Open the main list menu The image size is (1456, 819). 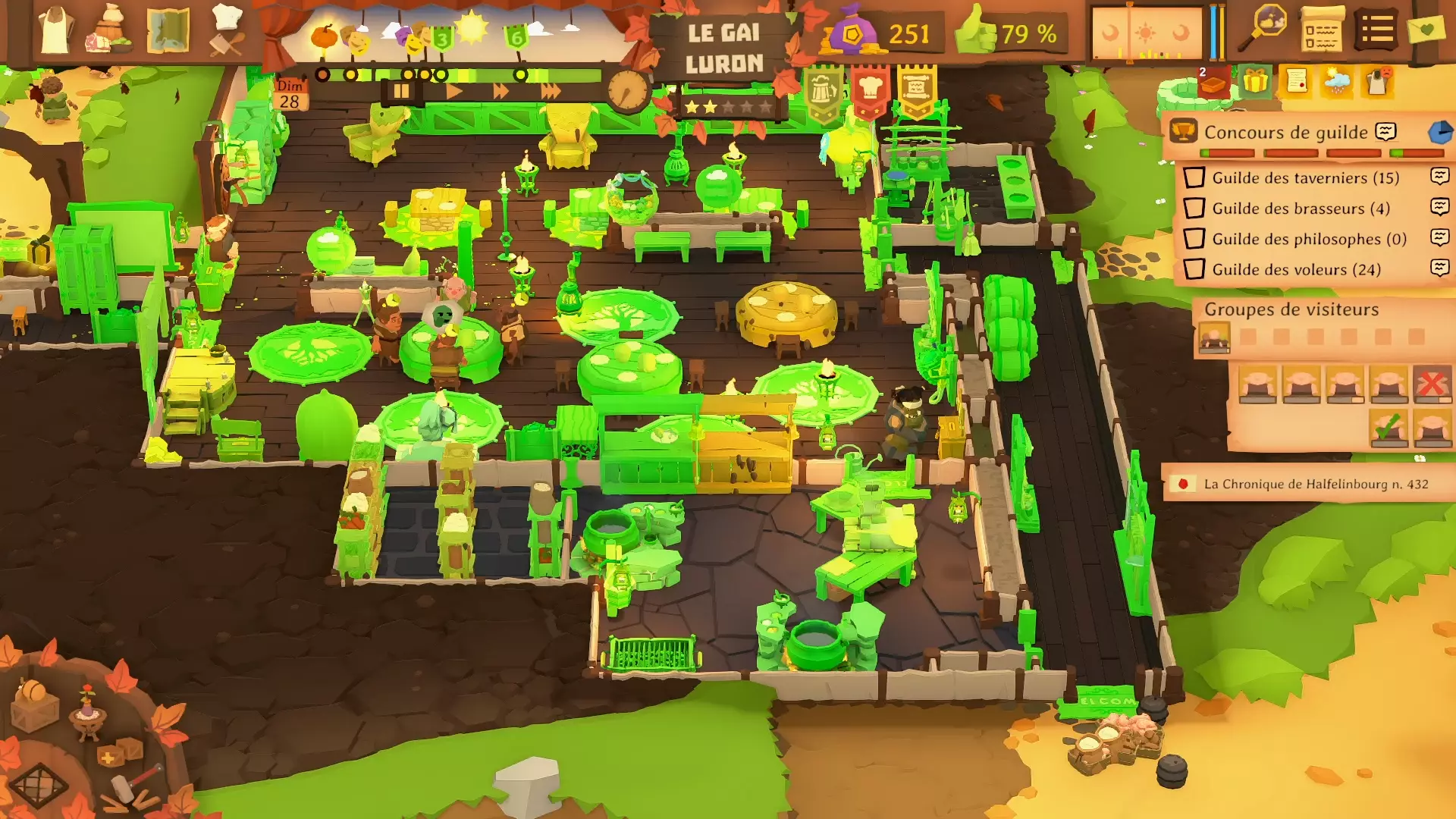point(1376,30)
